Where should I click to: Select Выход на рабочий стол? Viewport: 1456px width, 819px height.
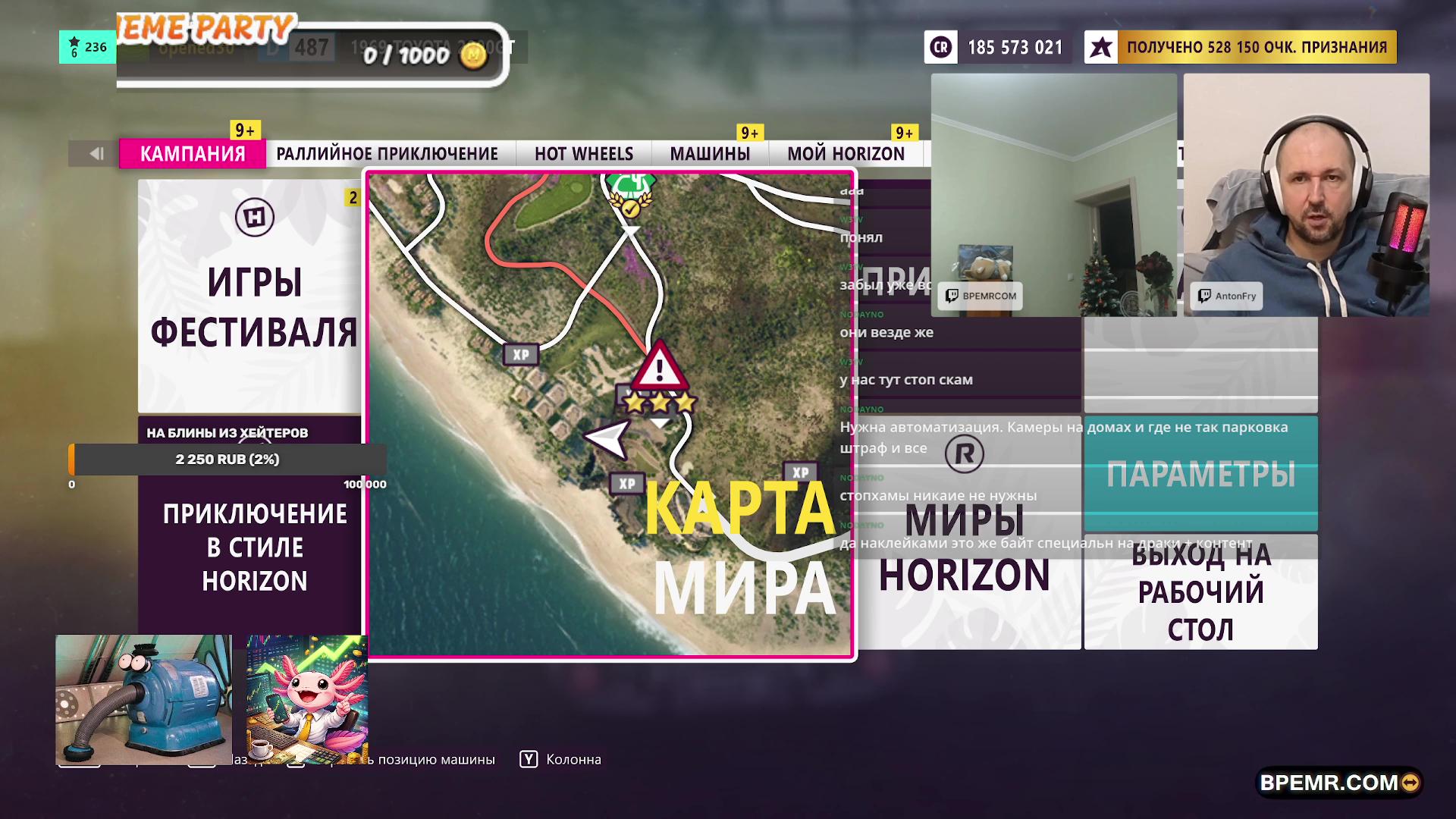click(x=1200, y=592)
